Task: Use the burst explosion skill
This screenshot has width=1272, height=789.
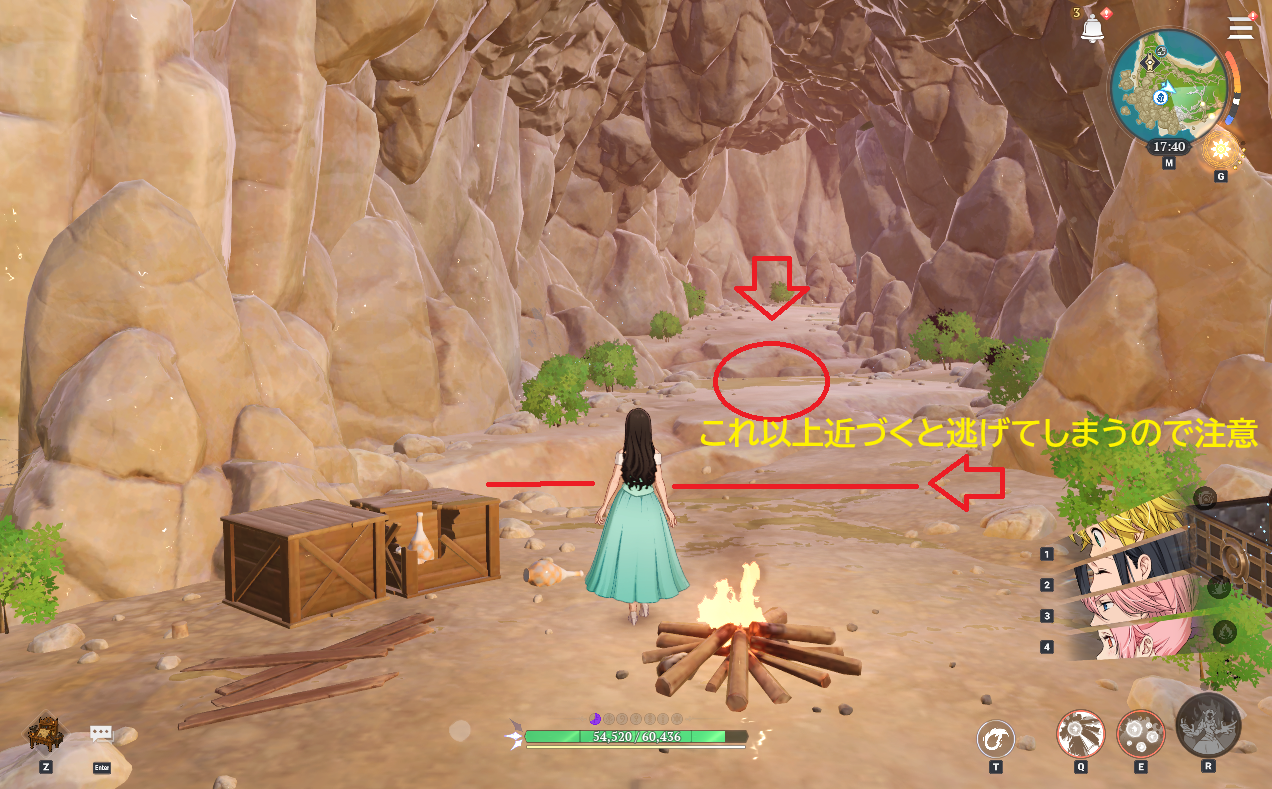Action: click(x=1081, y=735)
